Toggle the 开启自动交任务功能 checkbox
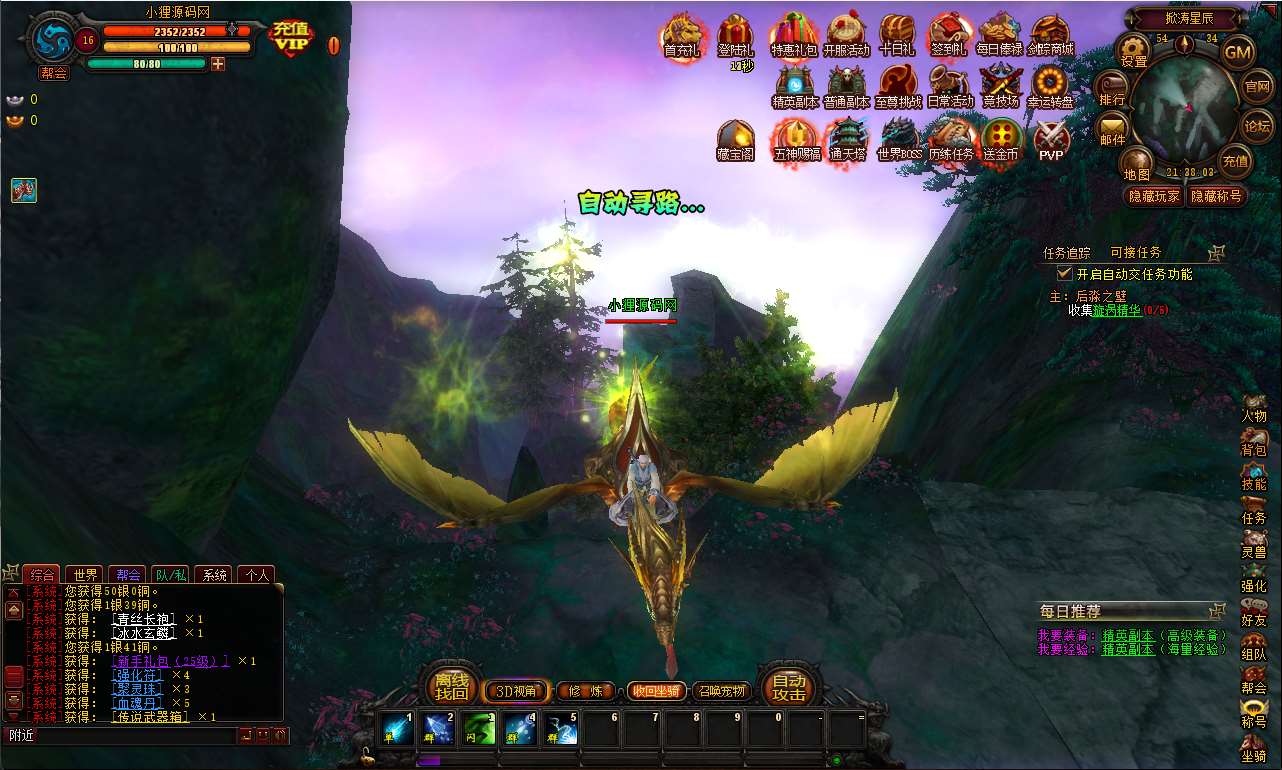 (1065, 273)
